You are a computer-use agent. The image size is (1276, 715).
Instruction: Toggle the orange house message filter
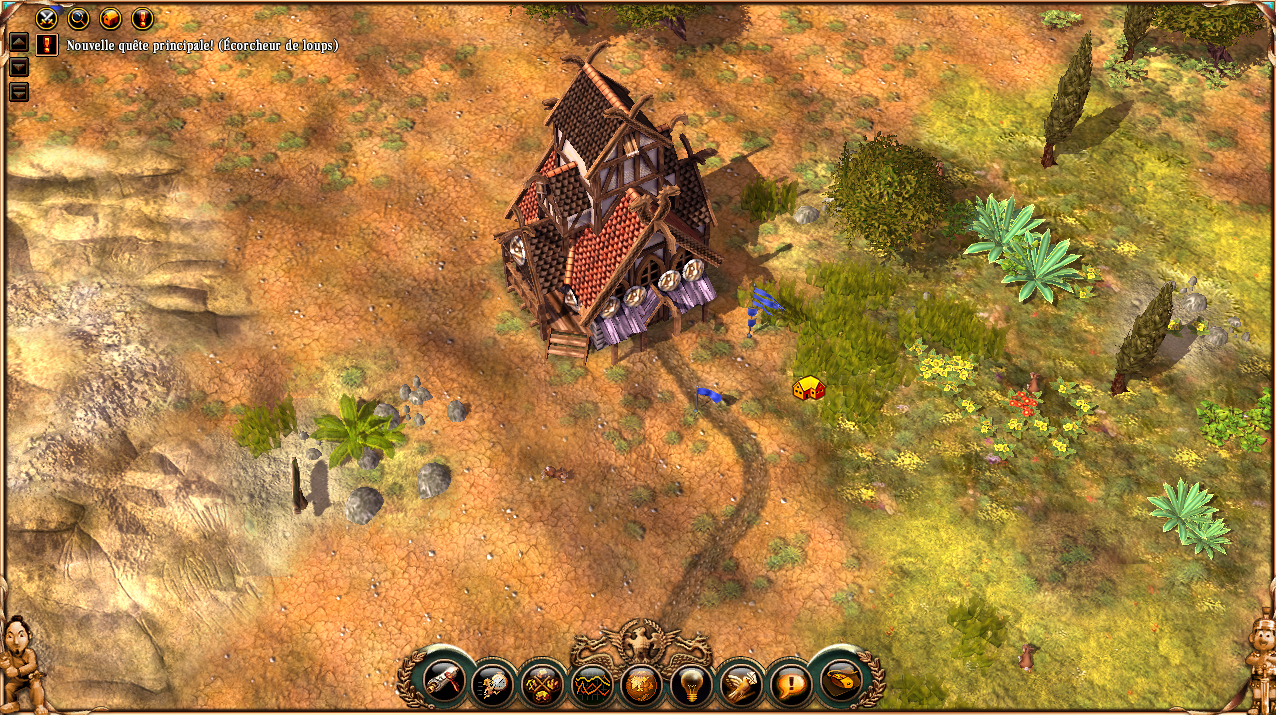tap(111, 18)
